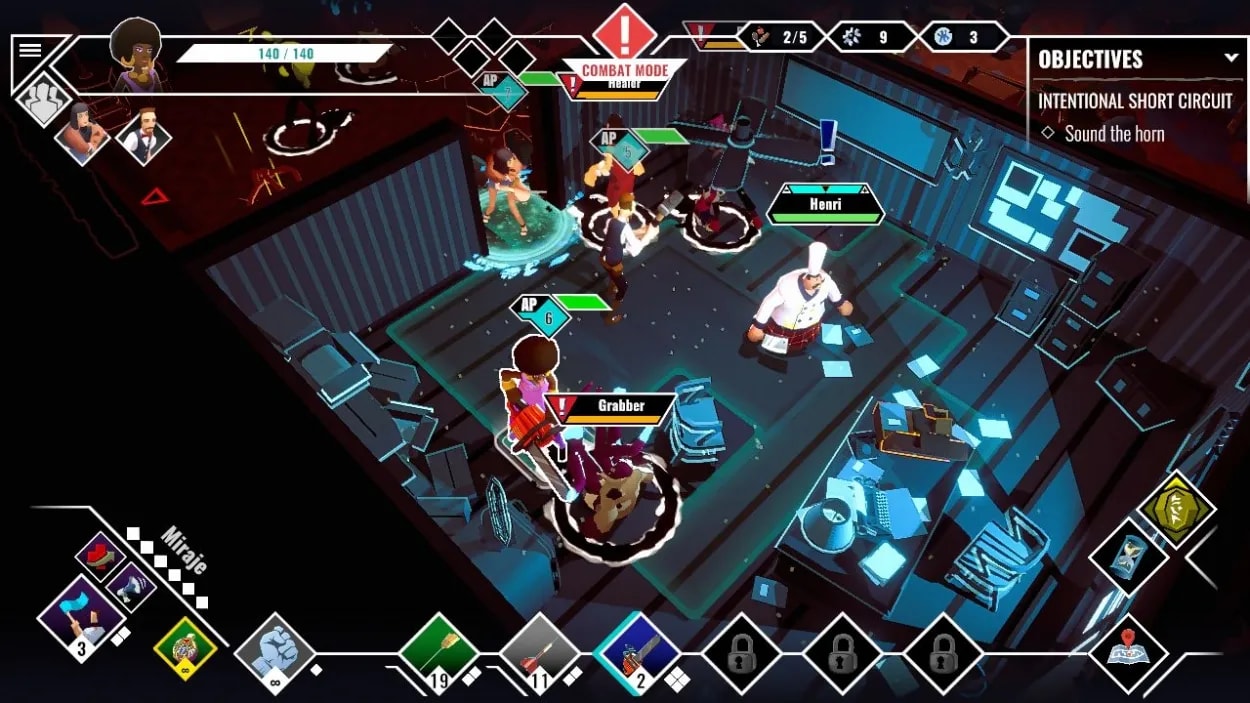Use the red arrow swap ability
The image size is (1250, 703).
tap(99, 554)
